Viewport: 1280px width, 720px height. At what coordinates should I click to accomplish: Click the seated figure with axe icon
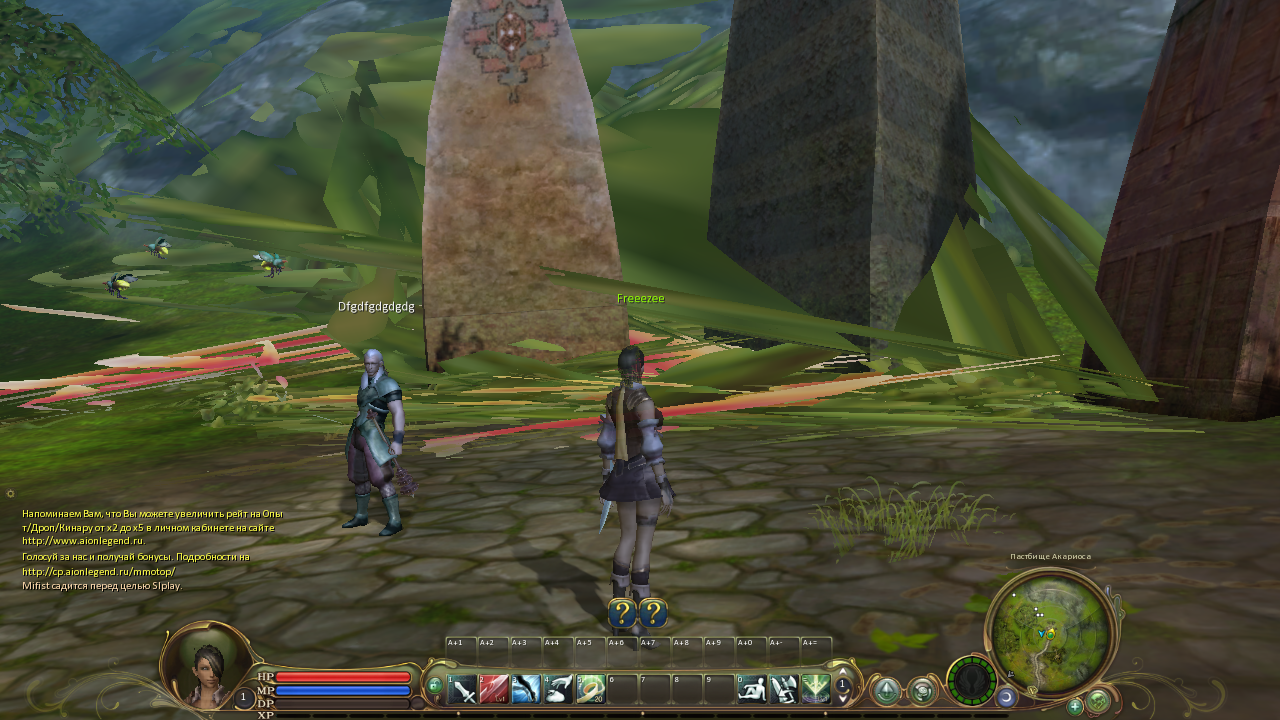(783, 689)
